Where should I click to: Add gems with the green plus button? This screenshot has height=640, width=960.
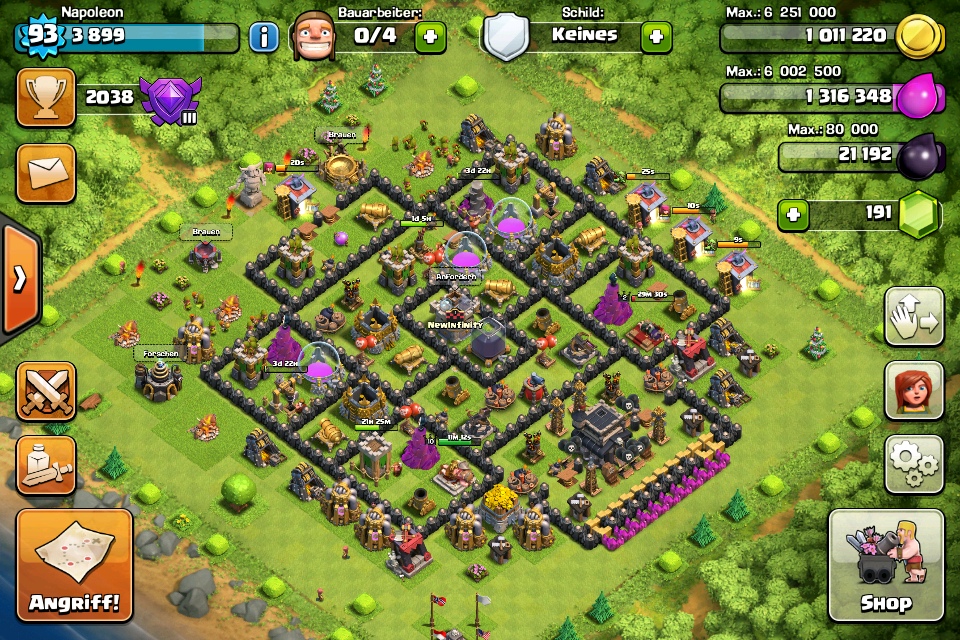coord(794,215)
